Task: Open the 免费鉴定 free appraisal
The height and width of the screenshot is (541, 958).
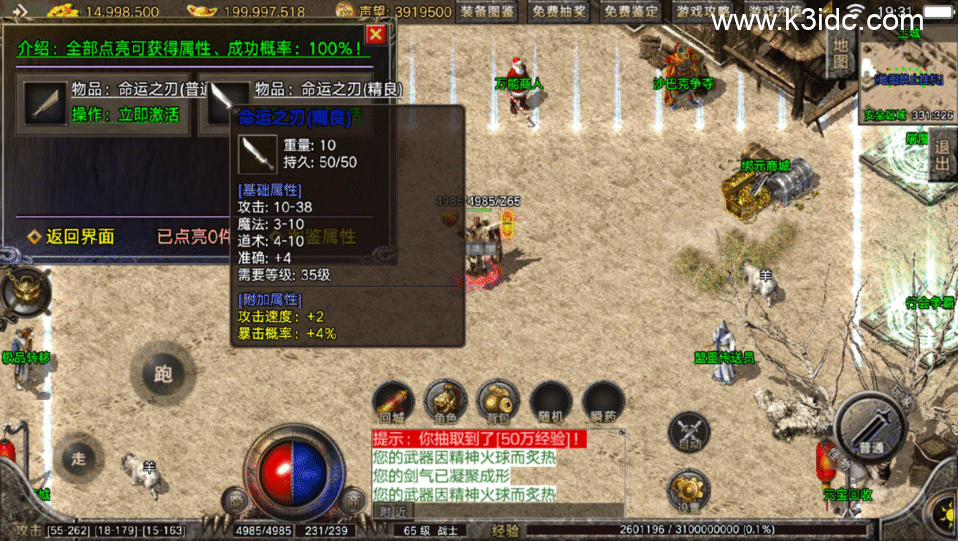Action: tap(632, 12)
